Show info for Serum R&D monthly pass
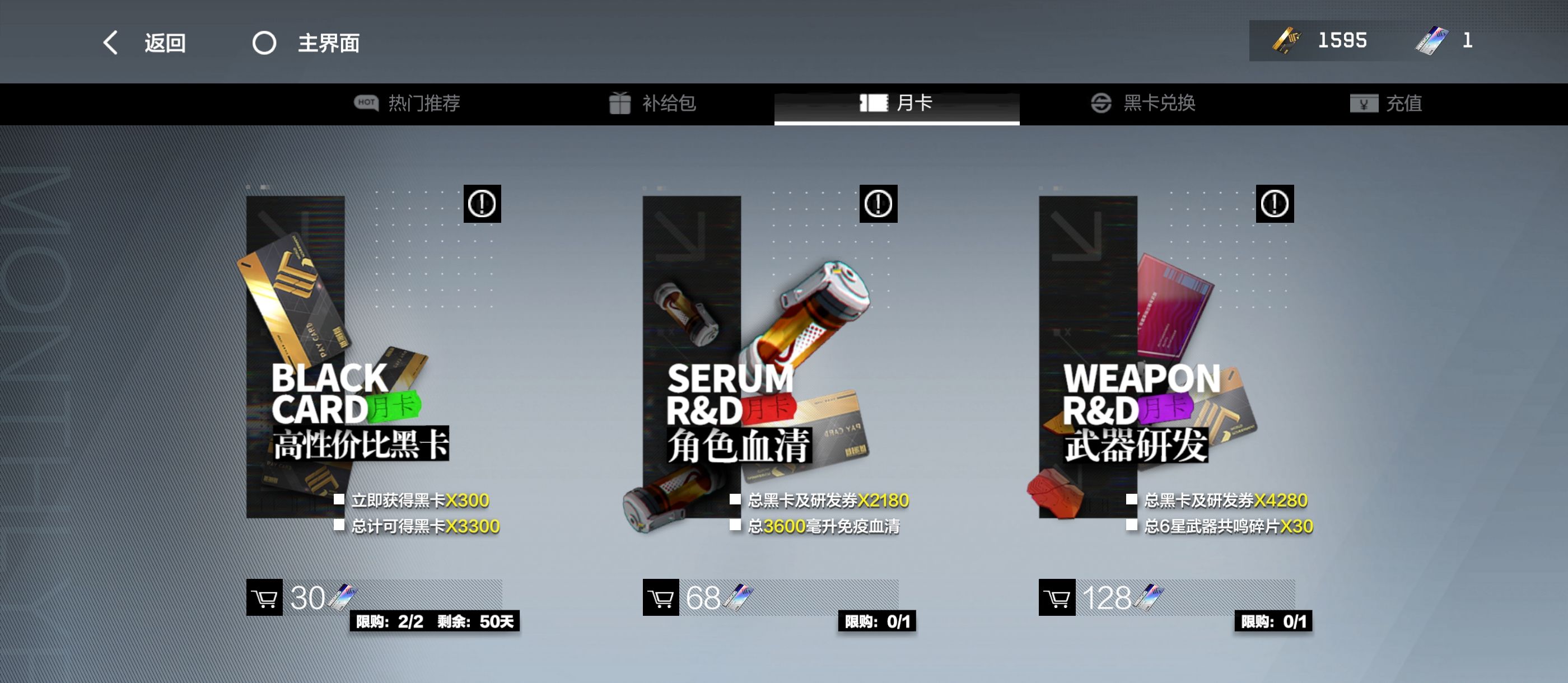Viewport: 1568px width, 683px height. coord(878,203)
